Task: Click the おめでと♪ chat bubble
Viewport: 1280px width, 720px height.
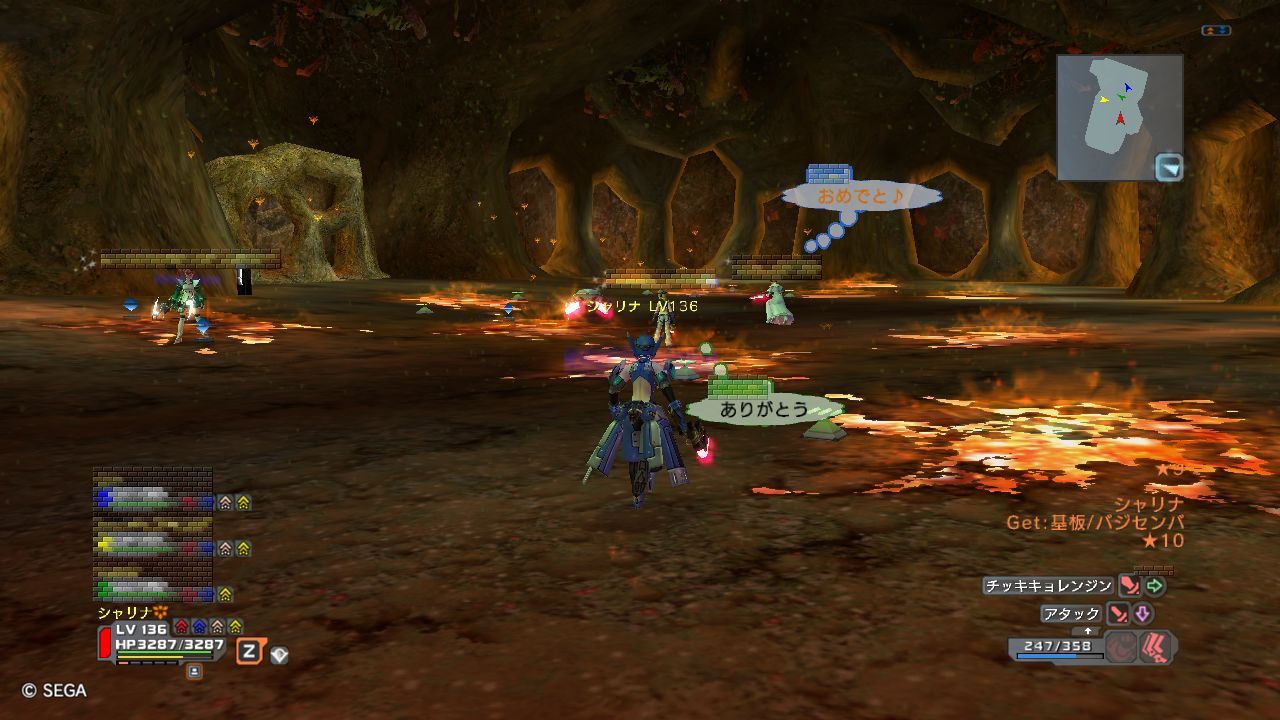Action: [x=860, y=196]
